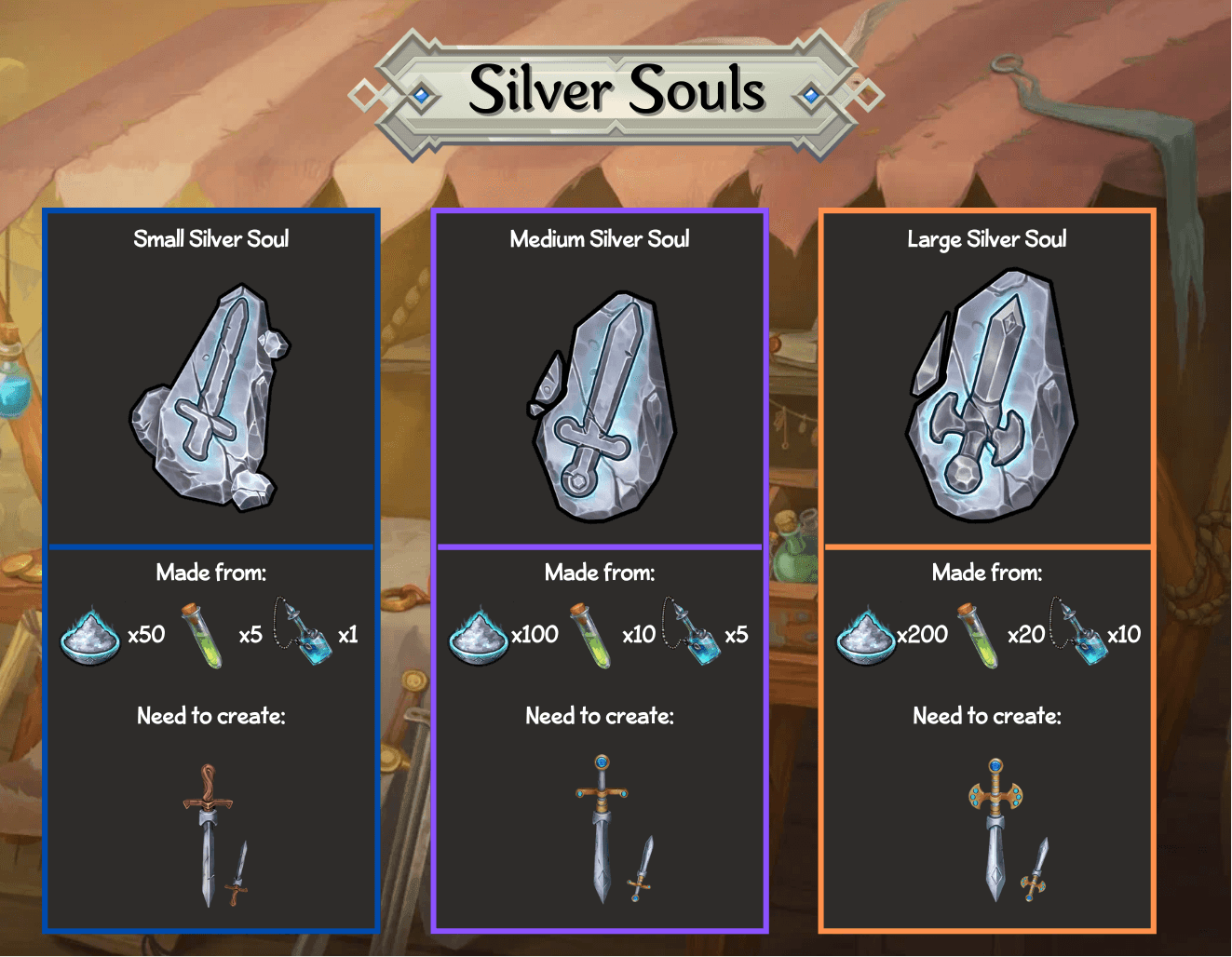The width and height of the screenshot is (1232, 957).
Task: Choose the green vial in the Small Silver Soul recipe
Action: click(x=203, y=635)
